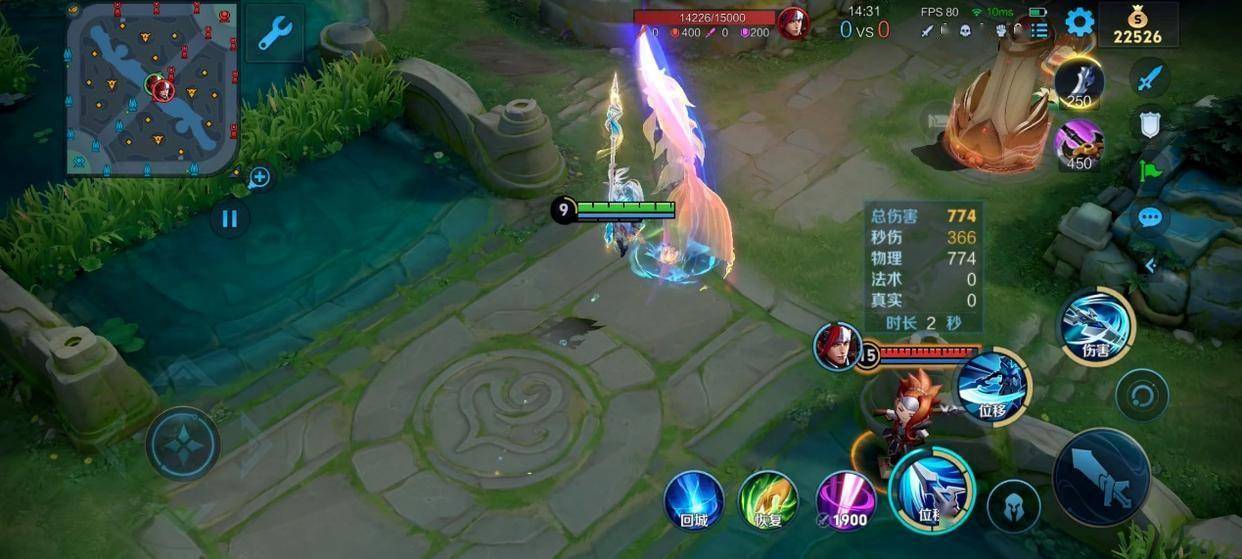Open settings with the blue gear icon
1242x559 pixels.
[x=1079, y=22]
